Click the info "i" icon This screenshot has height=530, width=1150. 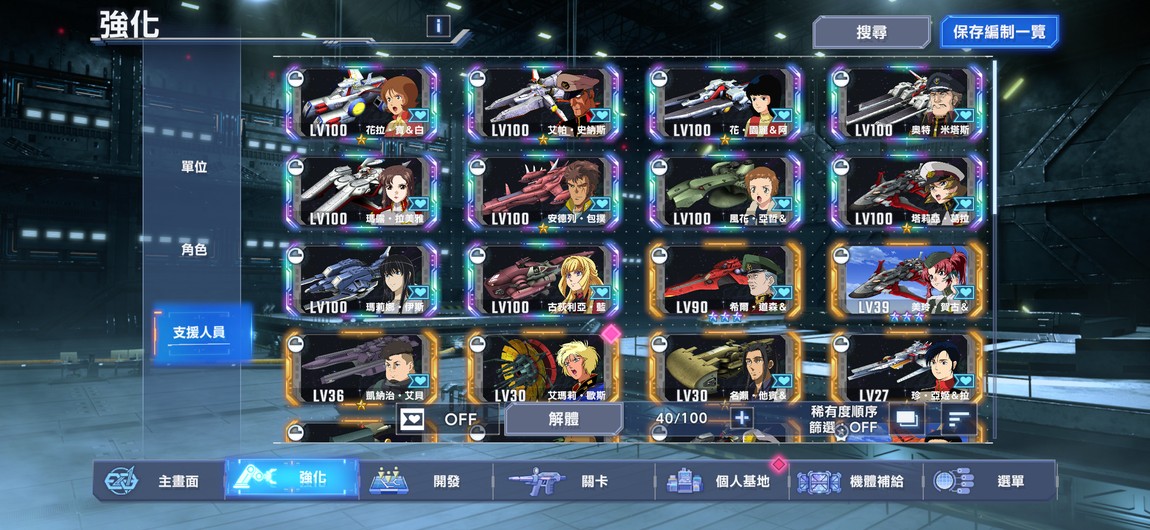(437, 26)
